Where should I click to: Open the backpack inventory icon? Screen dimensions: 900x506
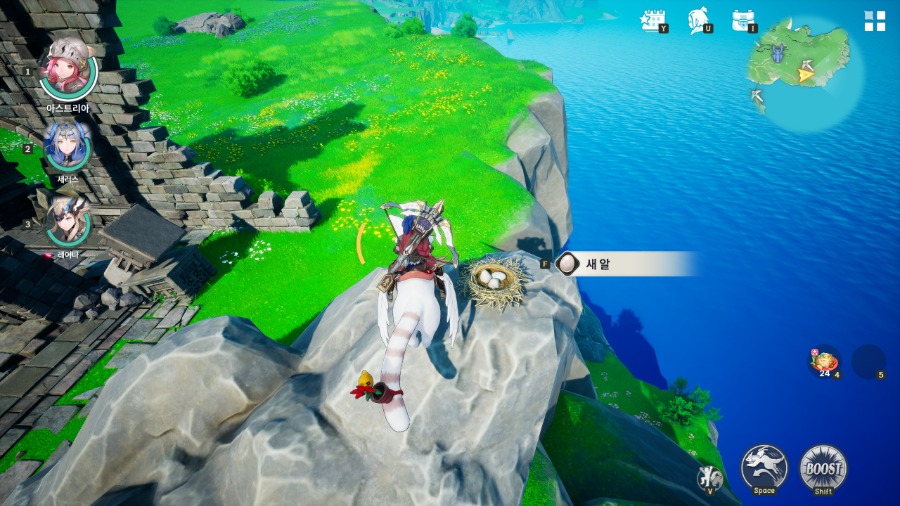point(742,20)
